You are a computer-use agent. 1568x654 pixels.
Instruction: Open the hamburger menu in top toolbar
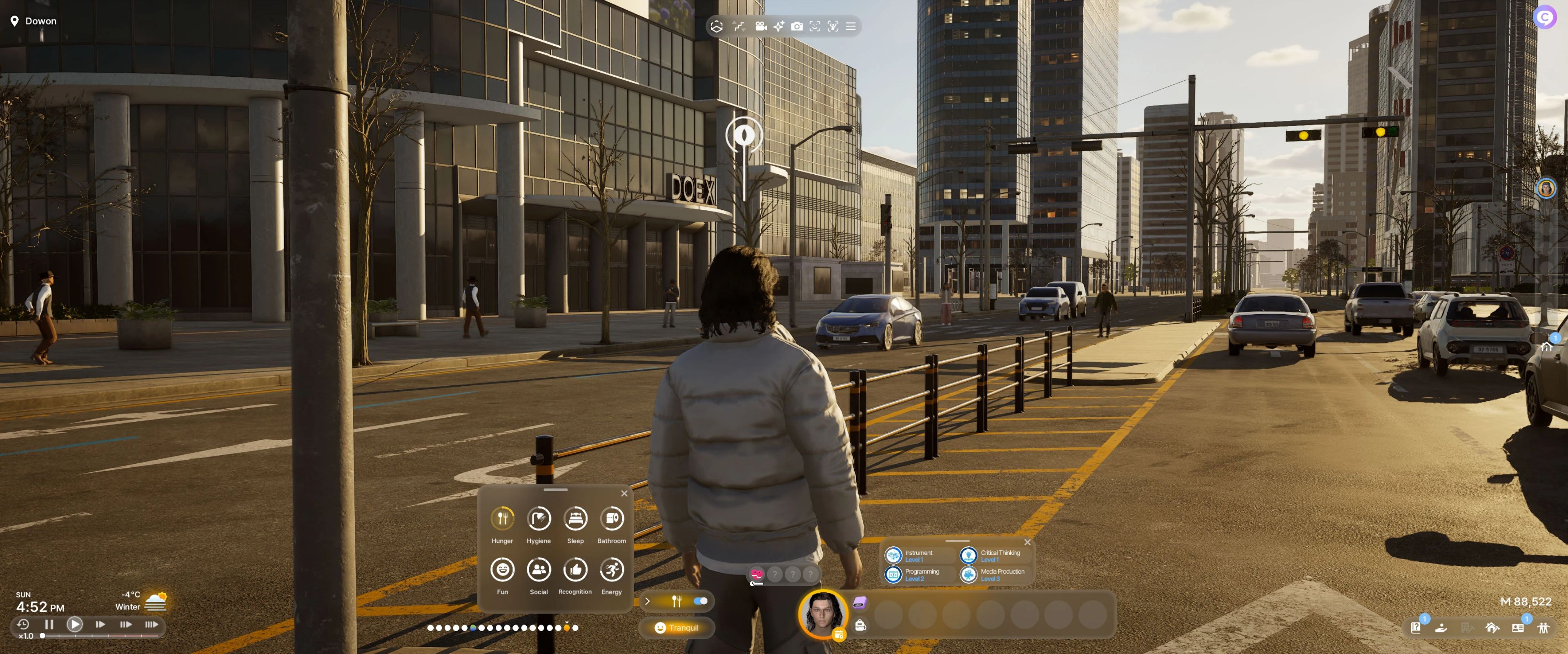851,26
